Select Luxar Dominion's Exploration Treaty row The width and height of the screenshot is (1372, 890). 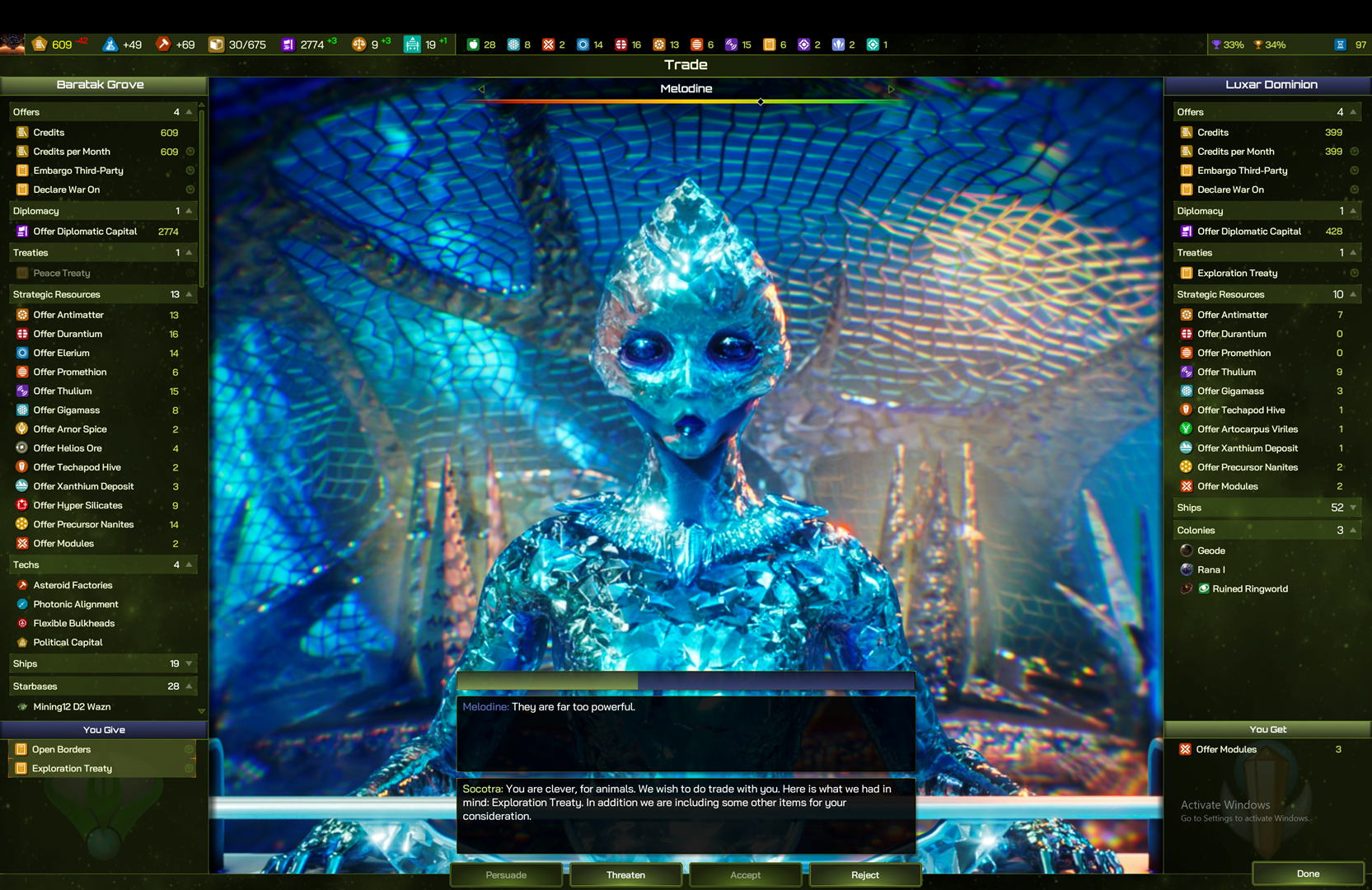pyautogui.click(x=1237, y=273)
